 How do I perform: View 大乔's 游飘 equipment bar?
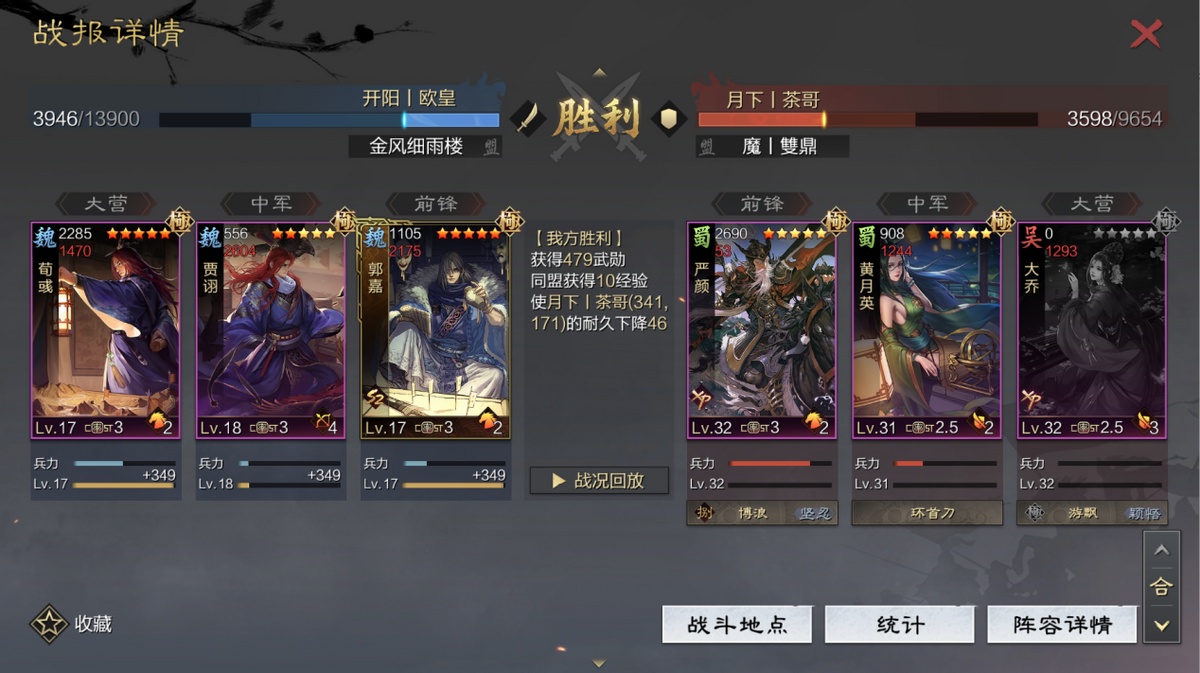tap(1092, 513)
